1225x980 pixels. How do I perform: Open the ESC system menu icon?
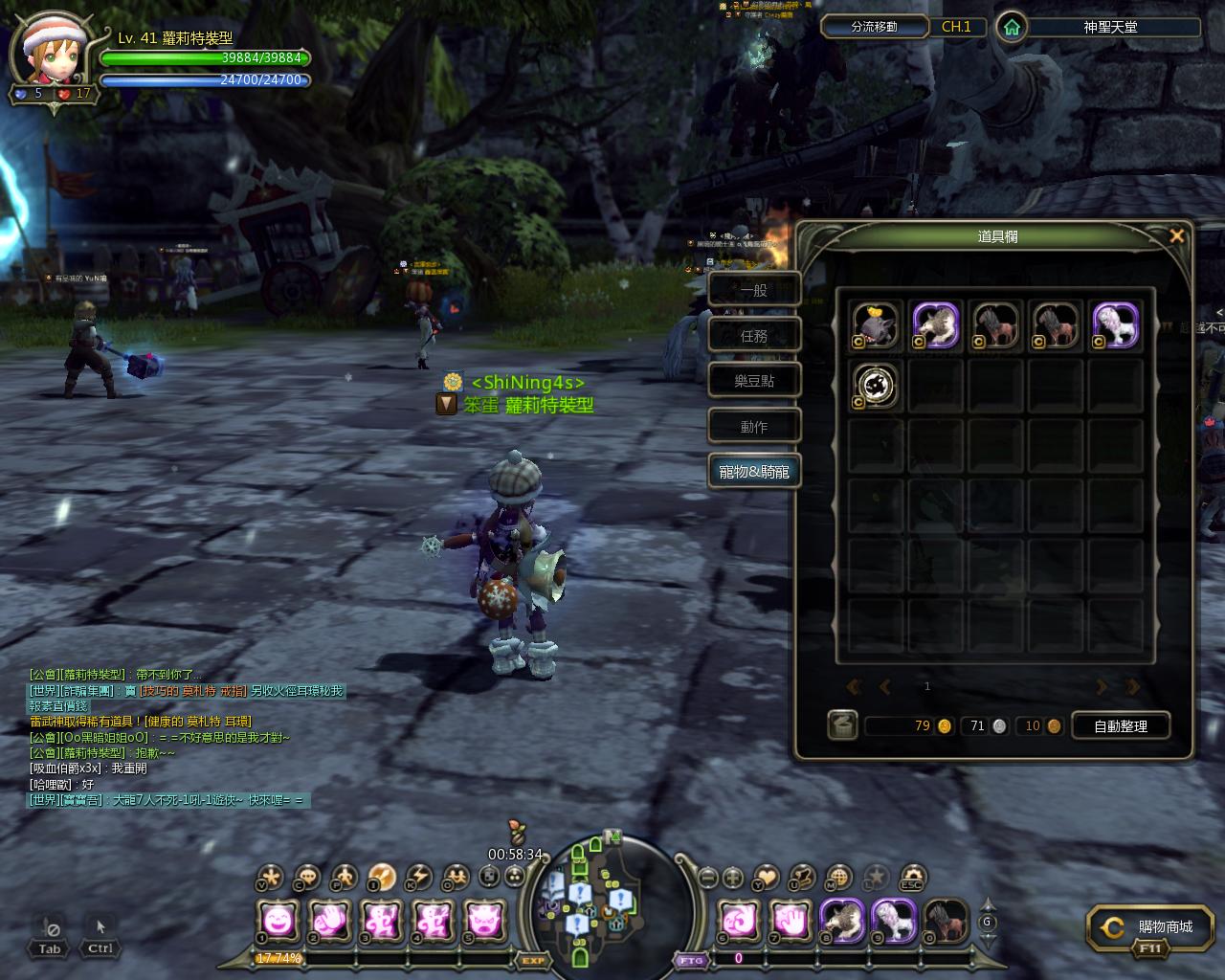pos(912,877)
